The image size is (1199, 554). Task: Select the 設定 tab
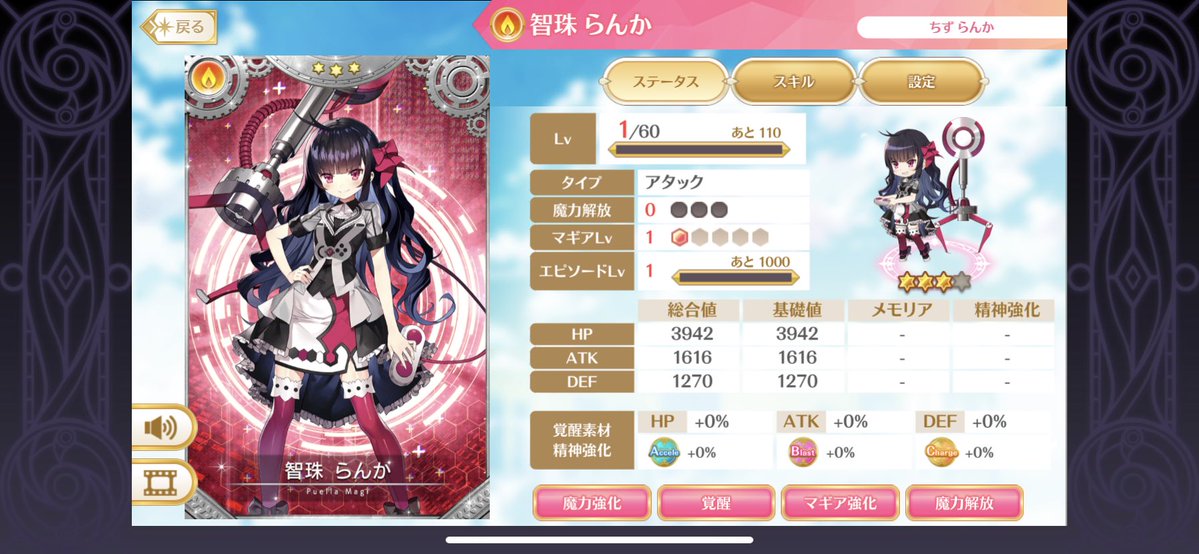coord(921,82)
